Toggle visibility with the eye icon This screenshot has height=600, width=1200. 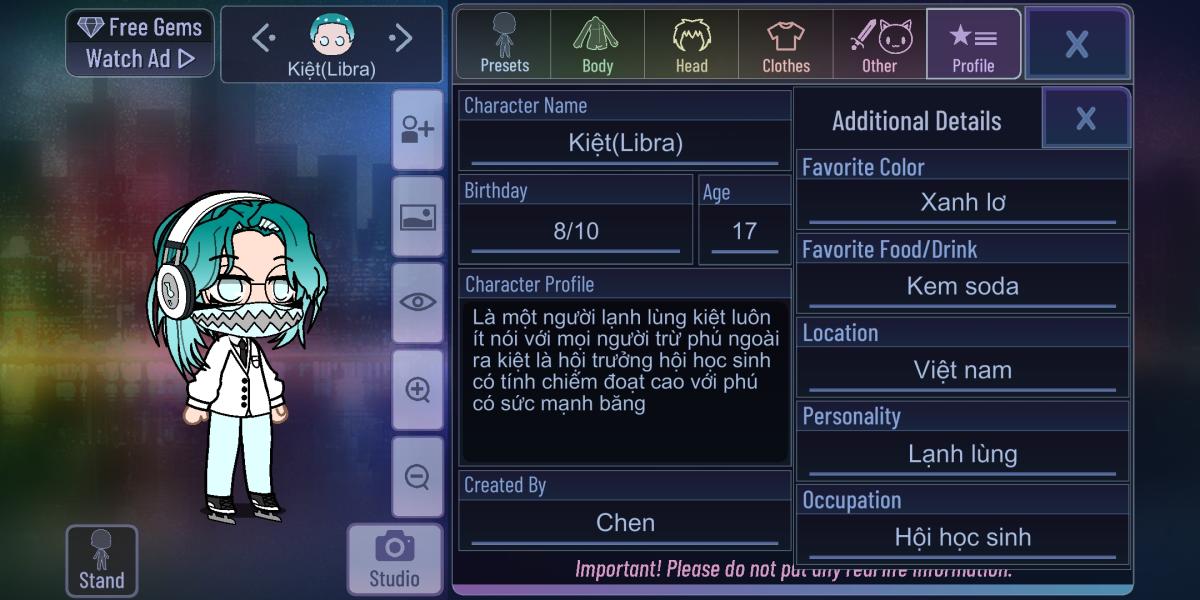coord(417,302)
